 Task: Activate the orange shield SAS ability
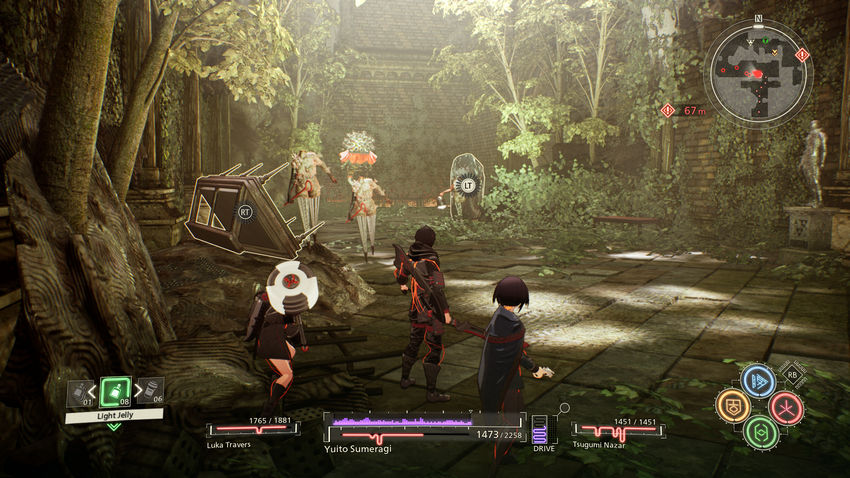tap(732, 406)
